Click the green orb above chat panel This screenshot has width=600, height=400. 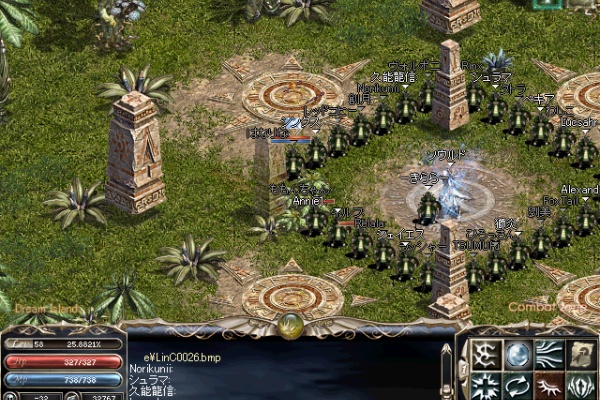coord(291,324)
